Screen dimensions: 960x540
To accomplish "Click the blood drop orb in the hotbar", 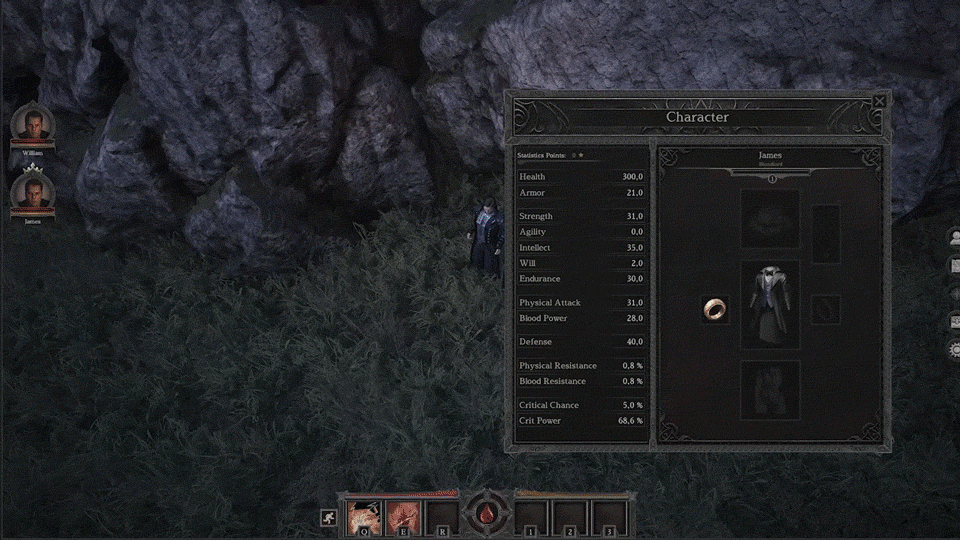I will [x=485, y=514].
